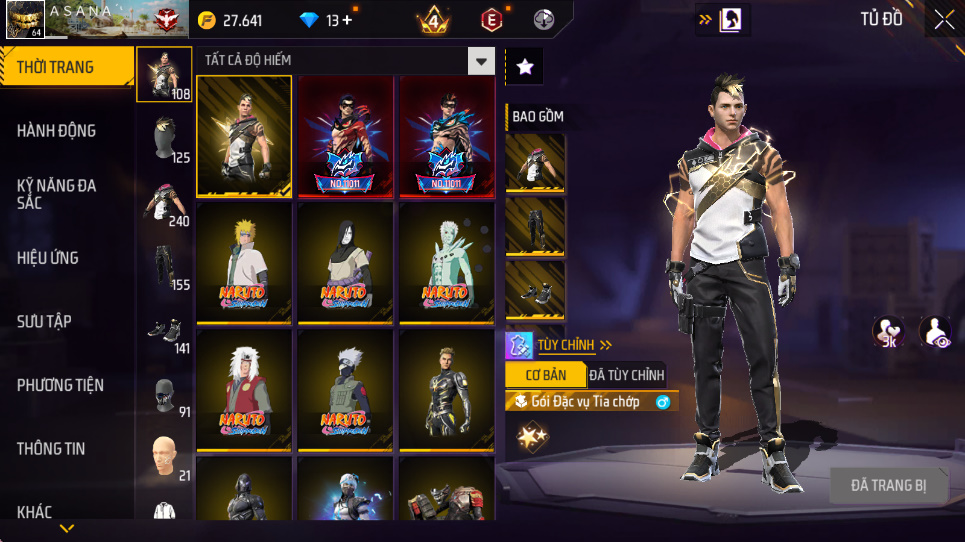The height and width of the screenshot is (542, 965).
Task: Expand the Tất Cả Độ Hiếm rarity dropdown
Action: 482,61
